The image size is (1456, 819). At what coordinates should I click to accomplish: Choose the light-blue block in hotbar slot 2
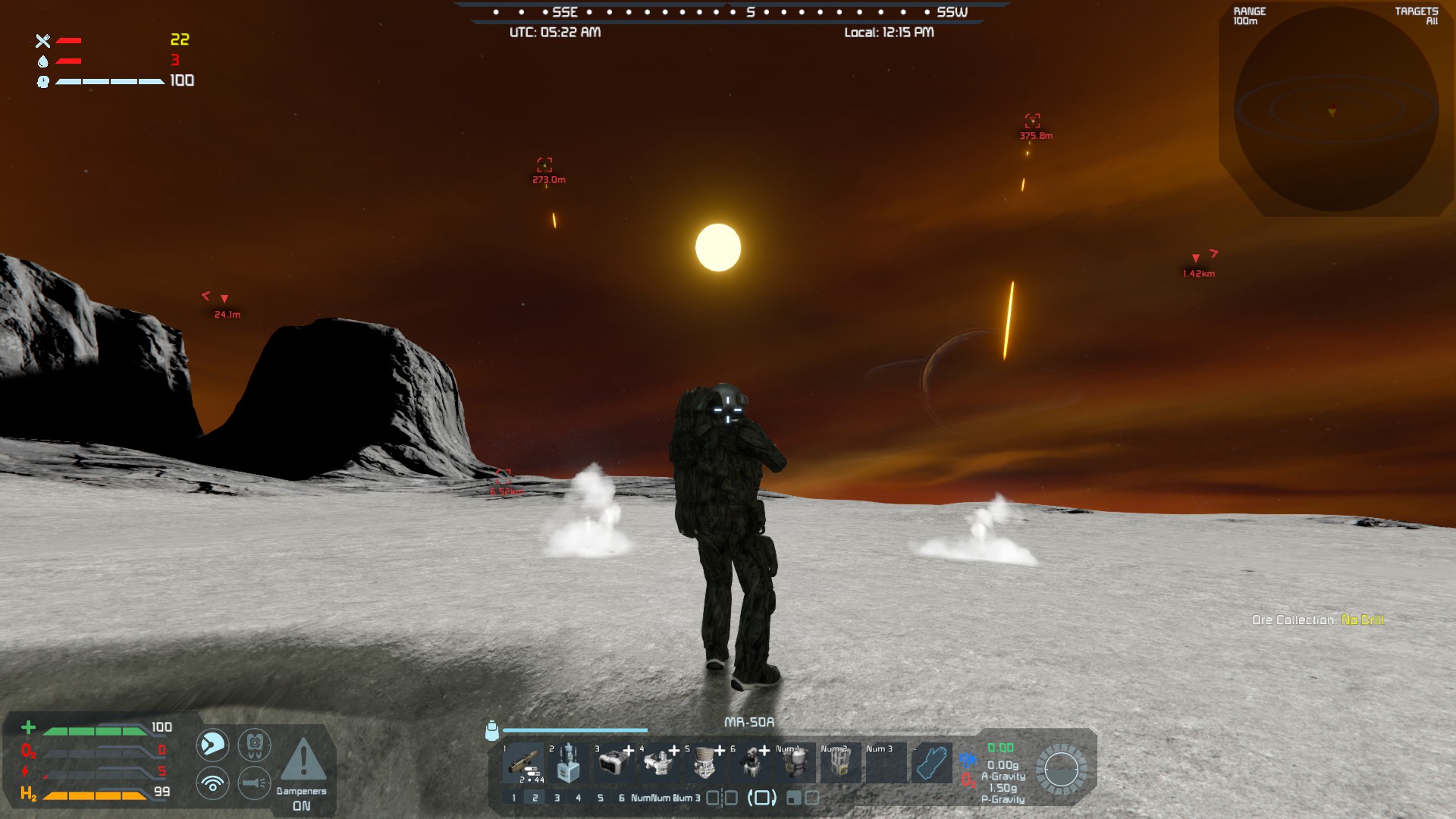point(568,764)
